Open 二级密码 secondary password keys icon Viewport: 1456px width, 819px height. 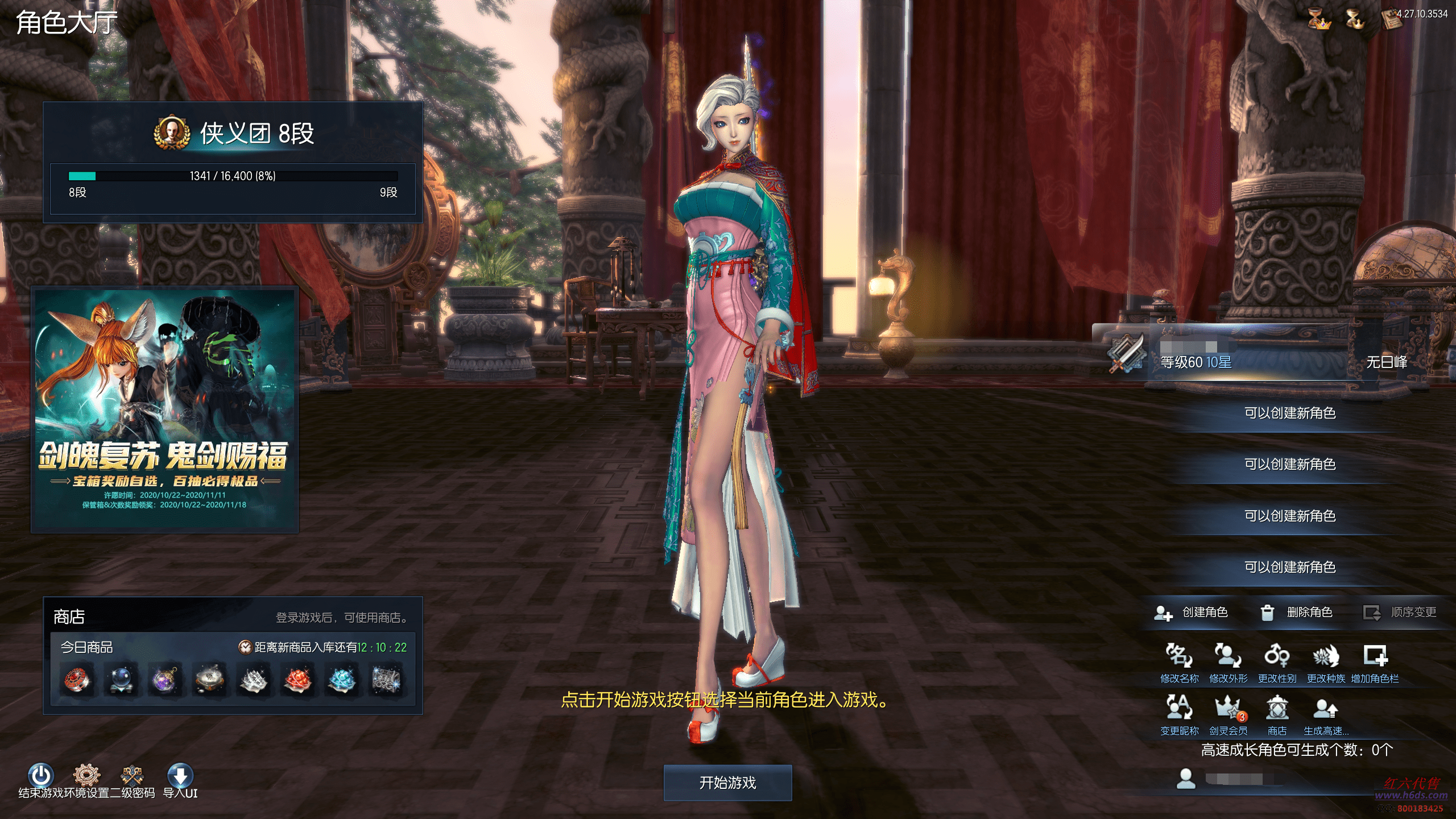(132, 776)
